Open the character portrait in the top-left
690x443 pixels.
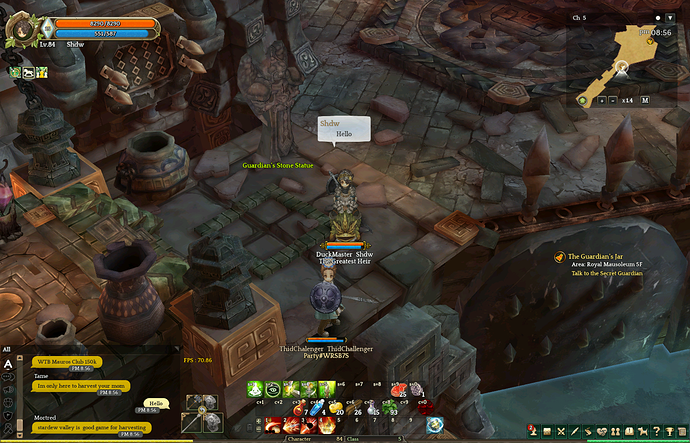point(20,28)
